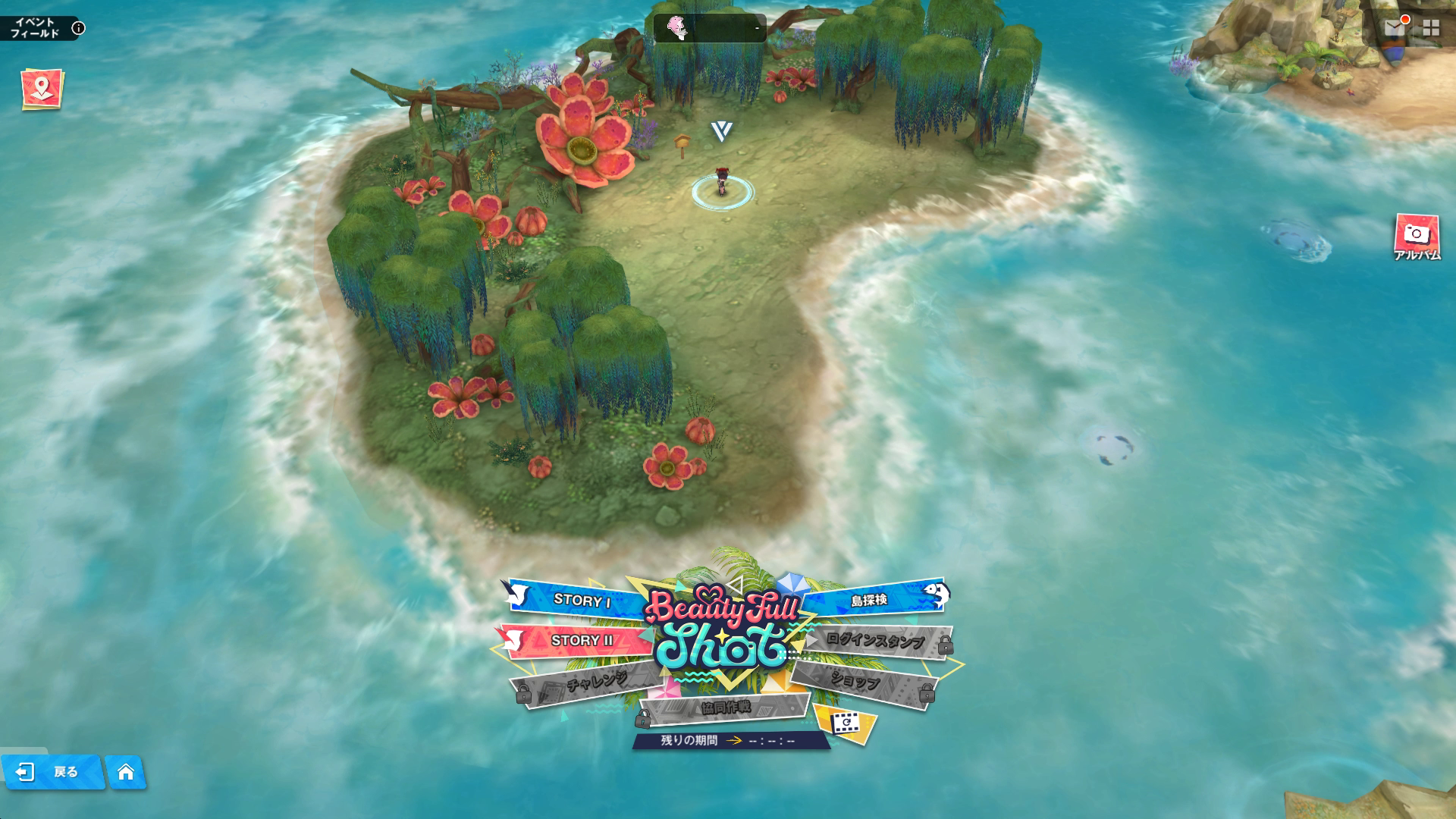Click the pink creature counter panel
1456x819 pixels.
709,28
